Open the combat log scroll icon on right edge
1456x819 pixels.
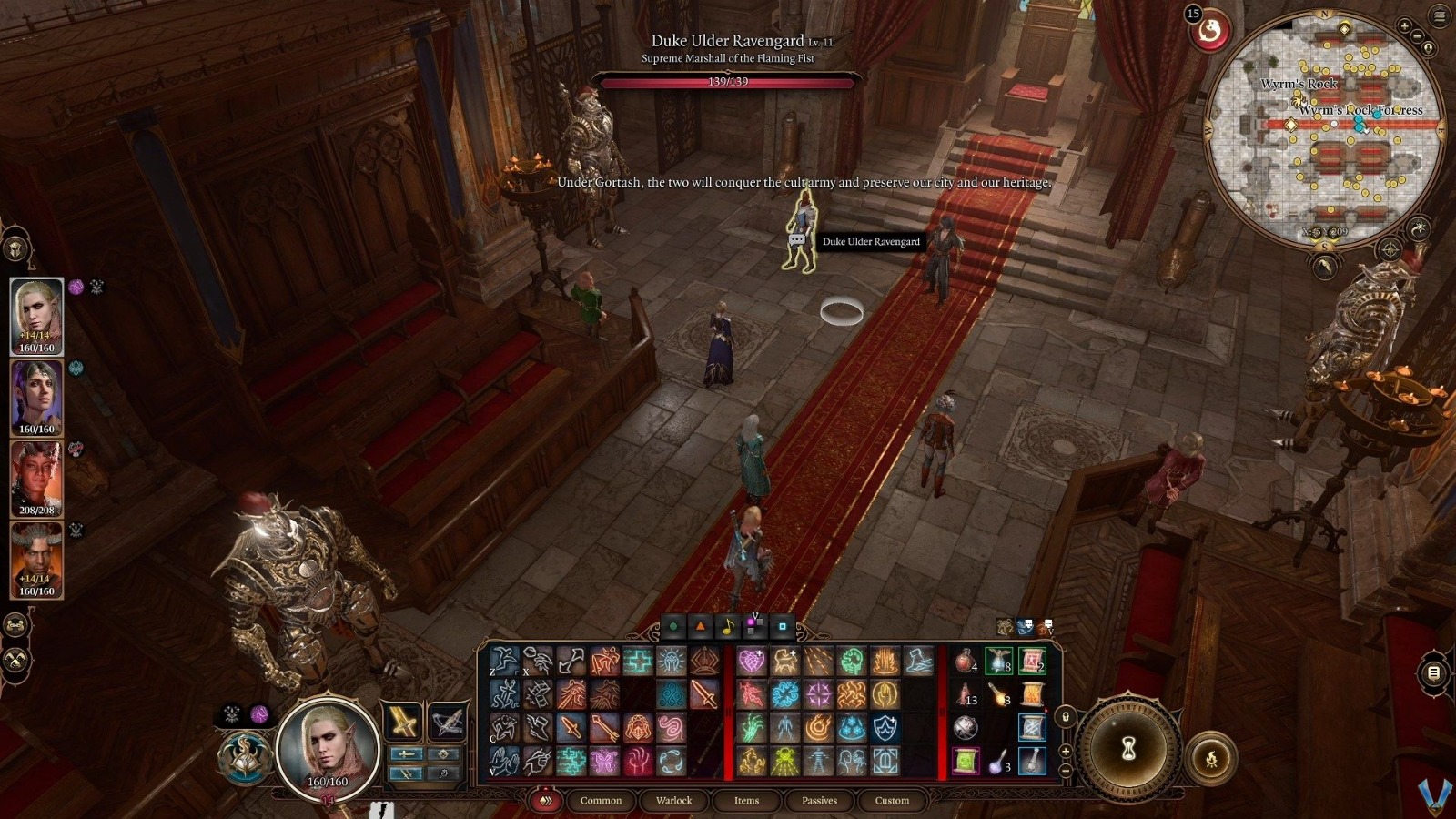point(1433,673)
